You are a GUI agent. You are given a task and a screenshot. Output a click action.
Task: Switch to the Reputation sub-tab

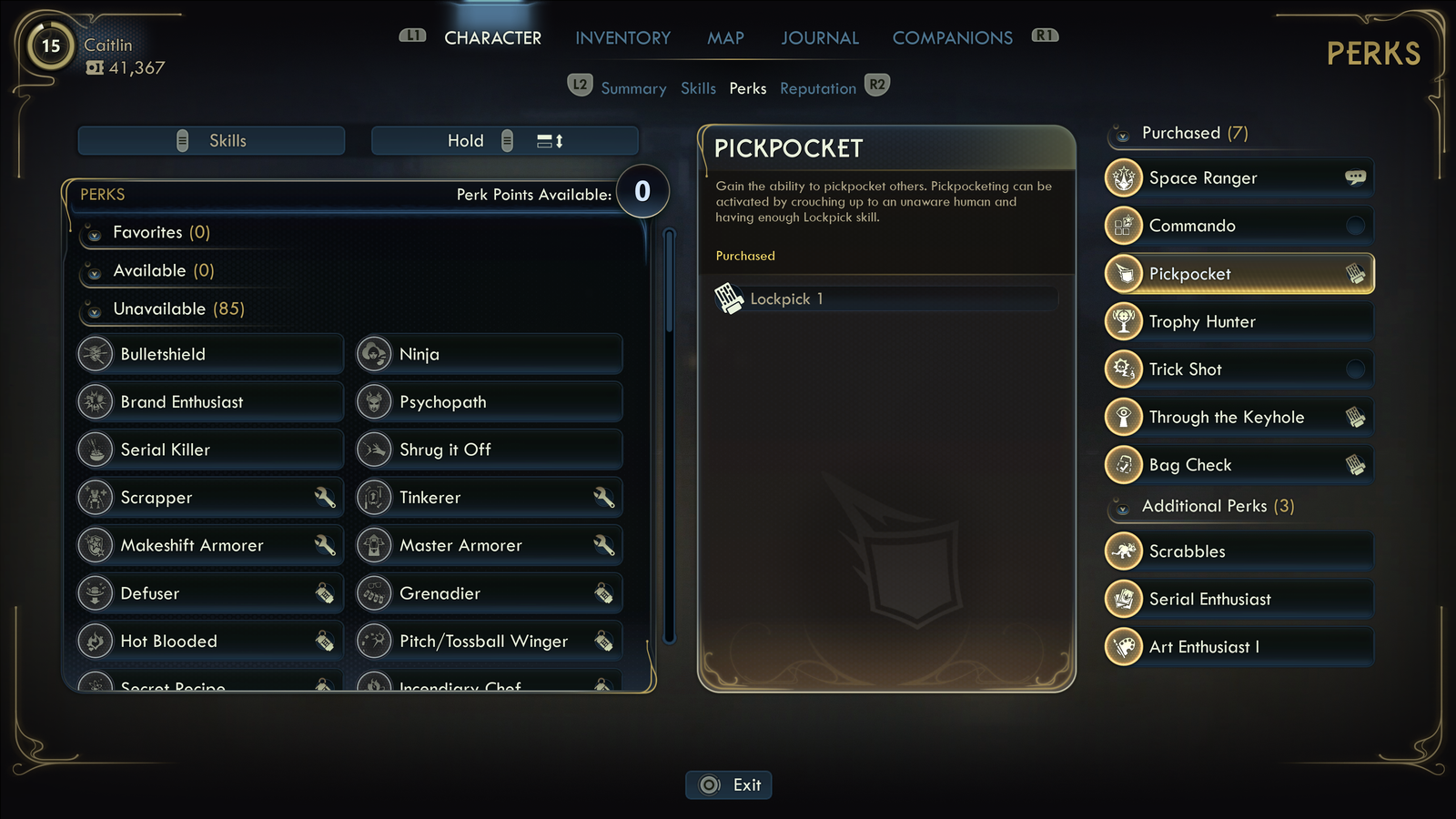pyautogui.click(x=817, y=88)
